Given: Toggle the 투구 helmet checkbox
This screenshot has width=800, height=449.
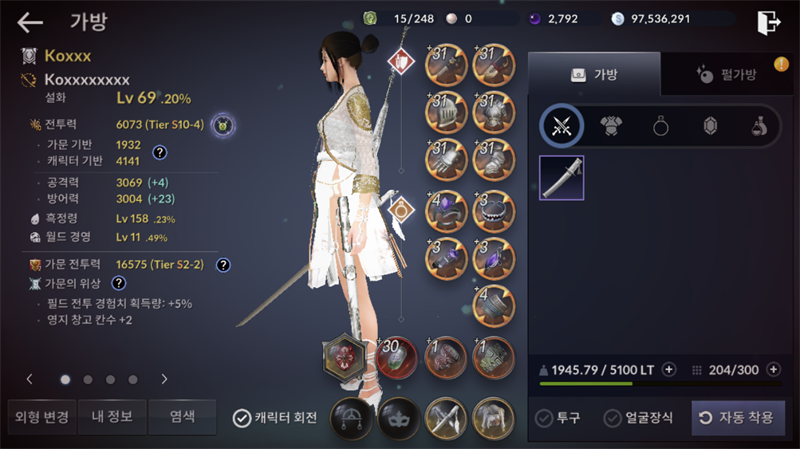Looking at the screenshot, I should (x=544, y=418).
